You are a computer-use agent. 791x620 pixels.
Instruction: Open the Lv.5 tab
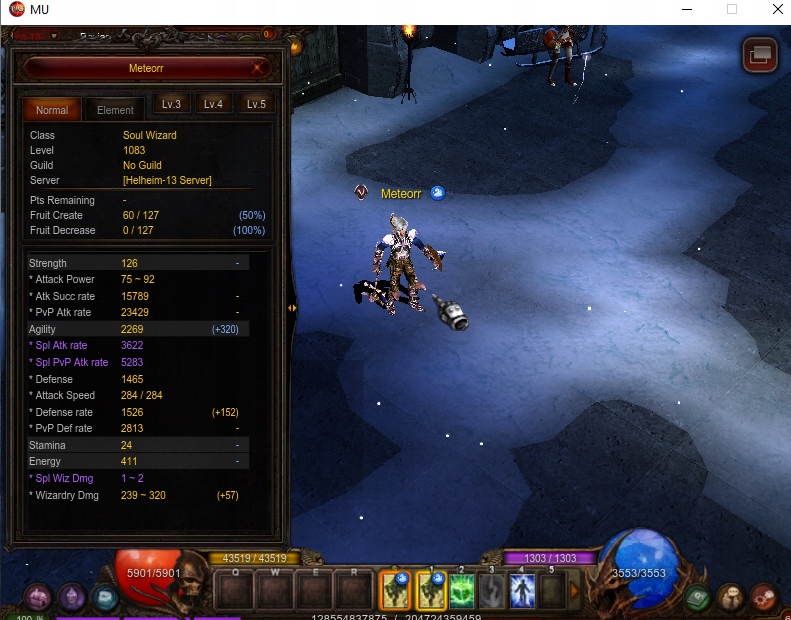(x=256, y=104)
